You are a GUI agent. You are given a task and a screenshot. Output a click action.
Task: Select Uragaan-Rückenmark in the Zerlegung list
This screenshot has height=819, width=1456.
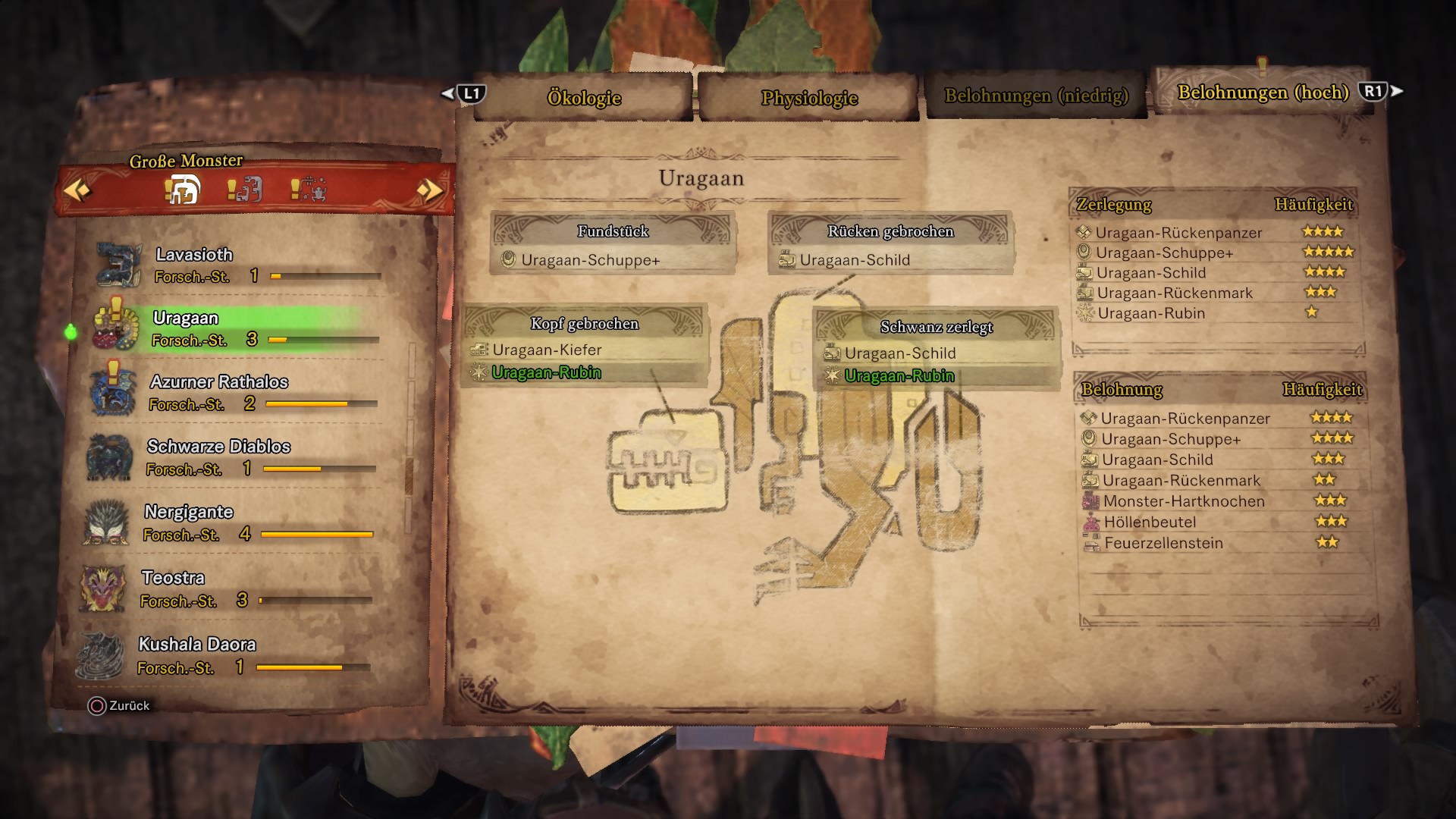coord(1175,293)
